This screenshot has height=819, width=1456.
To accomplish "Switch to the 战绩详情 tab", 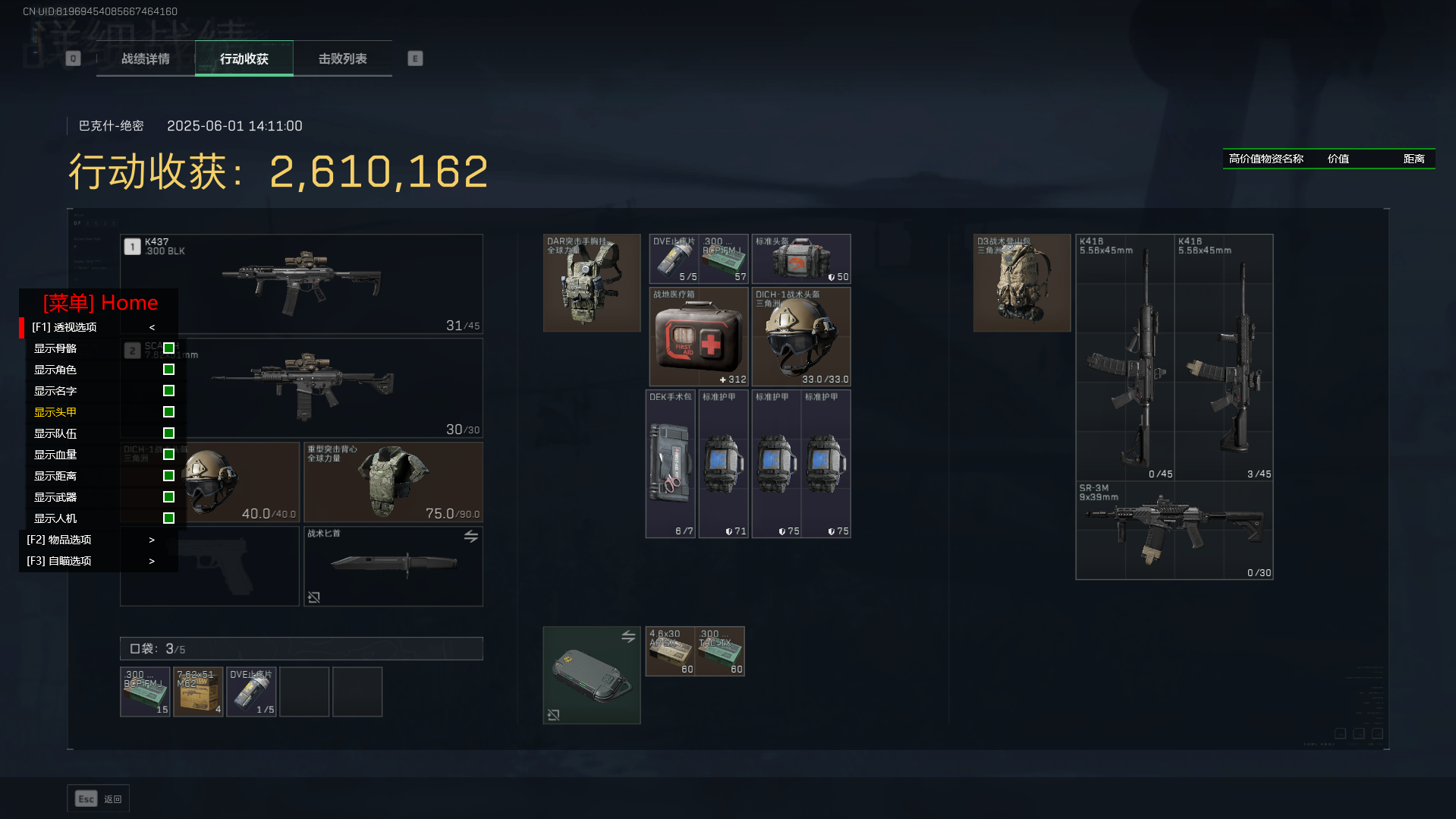I will 146,58.
